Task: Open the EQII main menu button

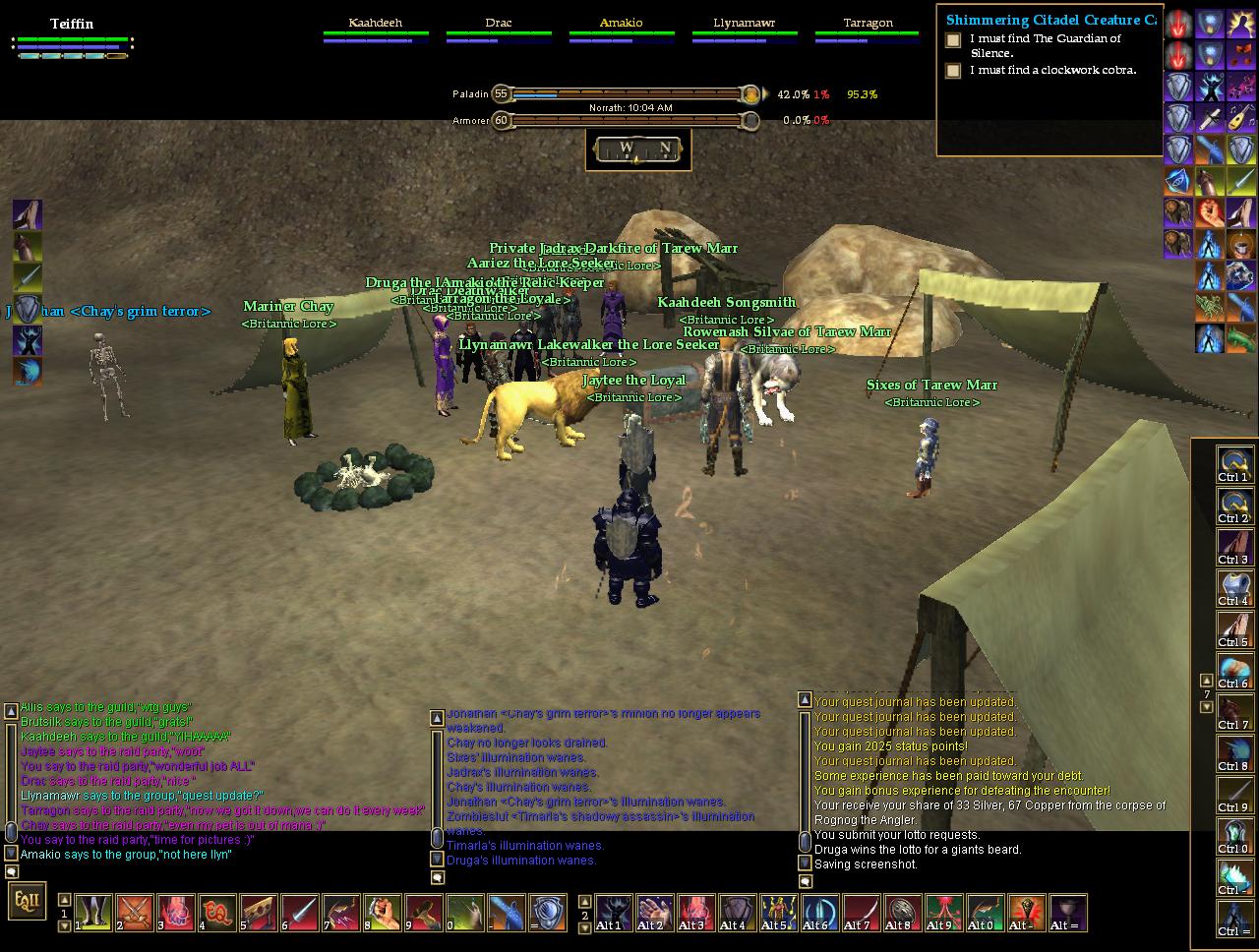Action: coord(26,900)
